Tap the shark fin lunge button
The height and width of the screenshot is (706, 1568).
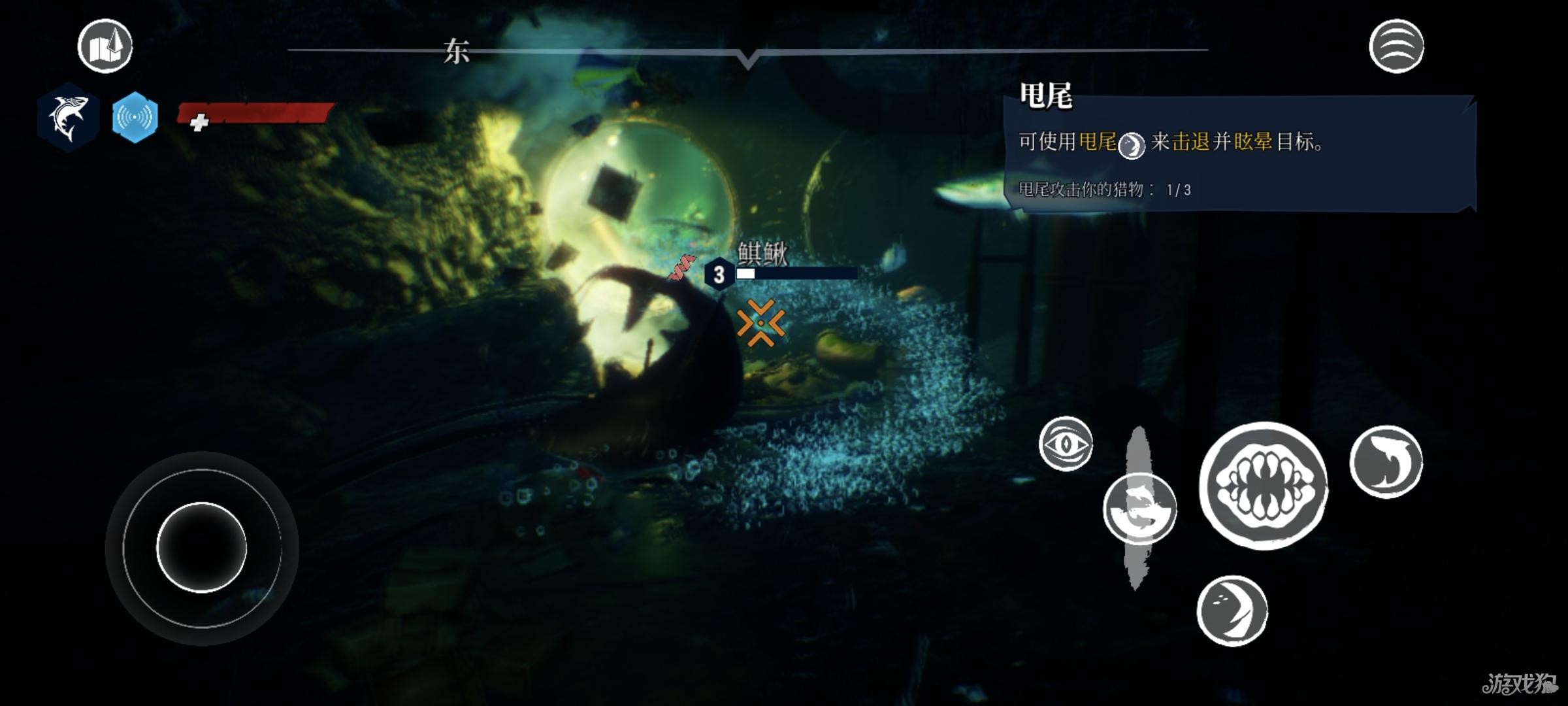click(1386, 462)
